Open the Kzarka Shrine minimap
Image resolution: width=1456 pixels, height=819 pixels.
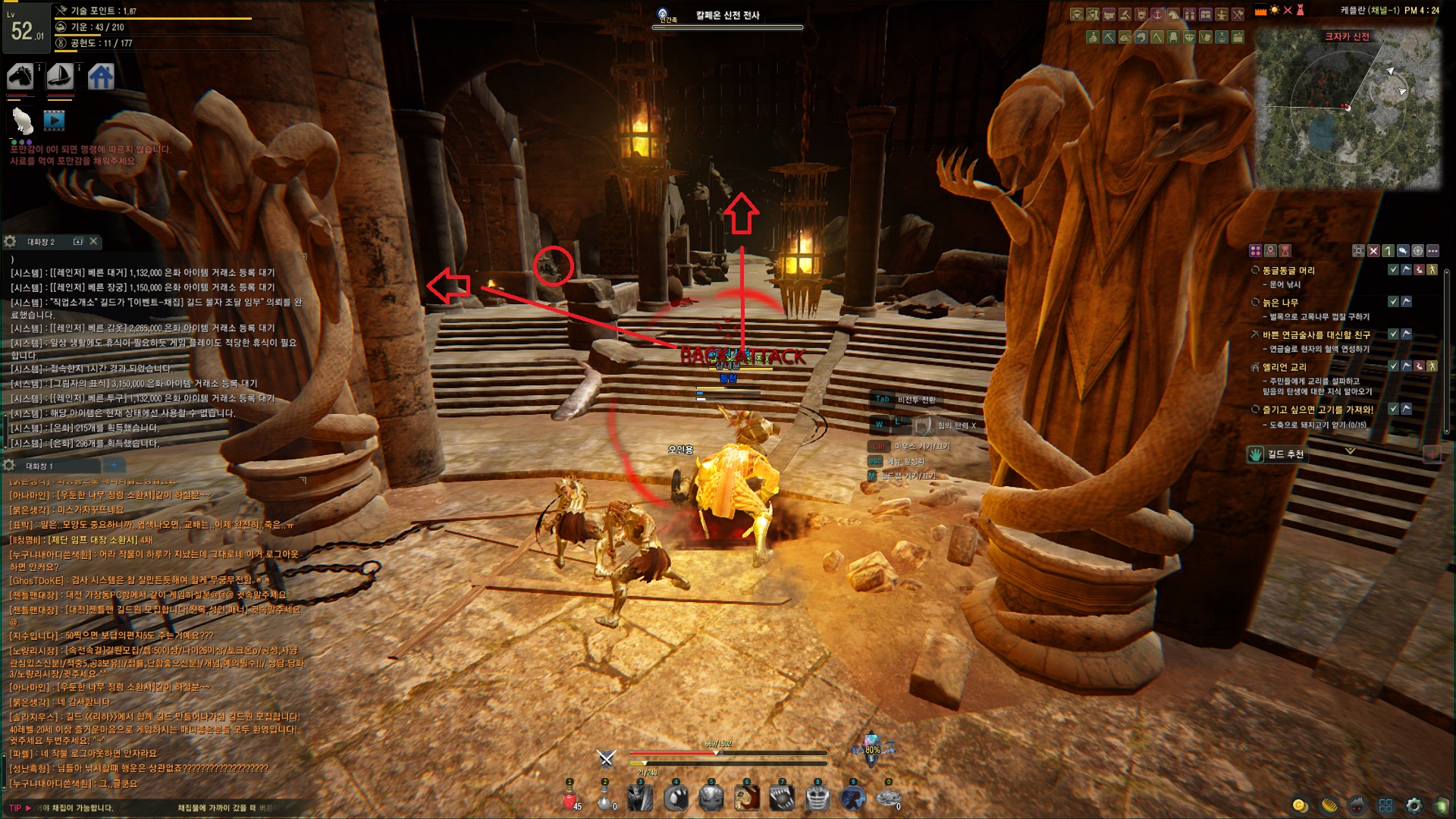click(1348, 110)
